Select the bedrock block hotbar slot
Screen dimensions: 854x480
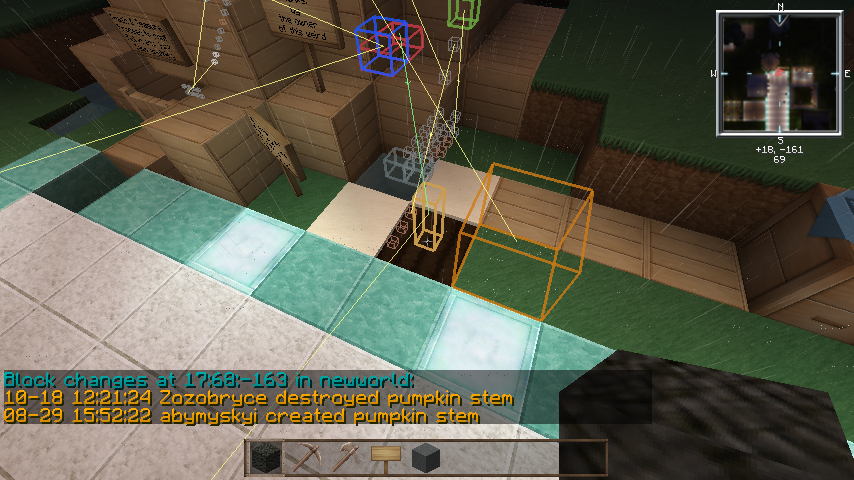coord(265,458)
